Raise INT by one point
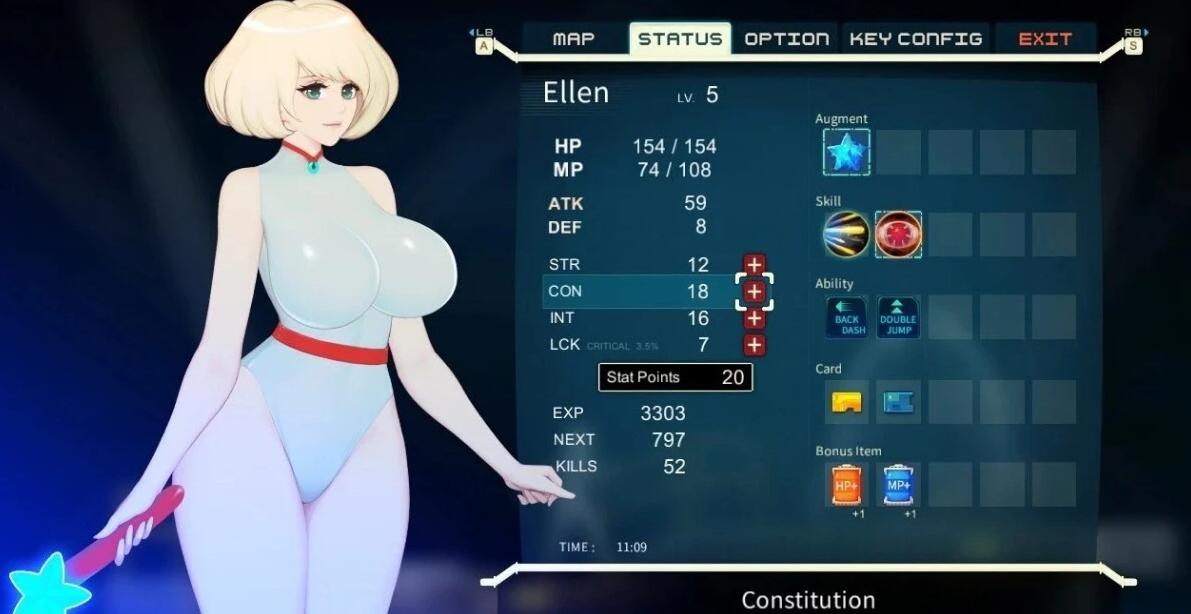1191x614 pixels. (754, 318)
